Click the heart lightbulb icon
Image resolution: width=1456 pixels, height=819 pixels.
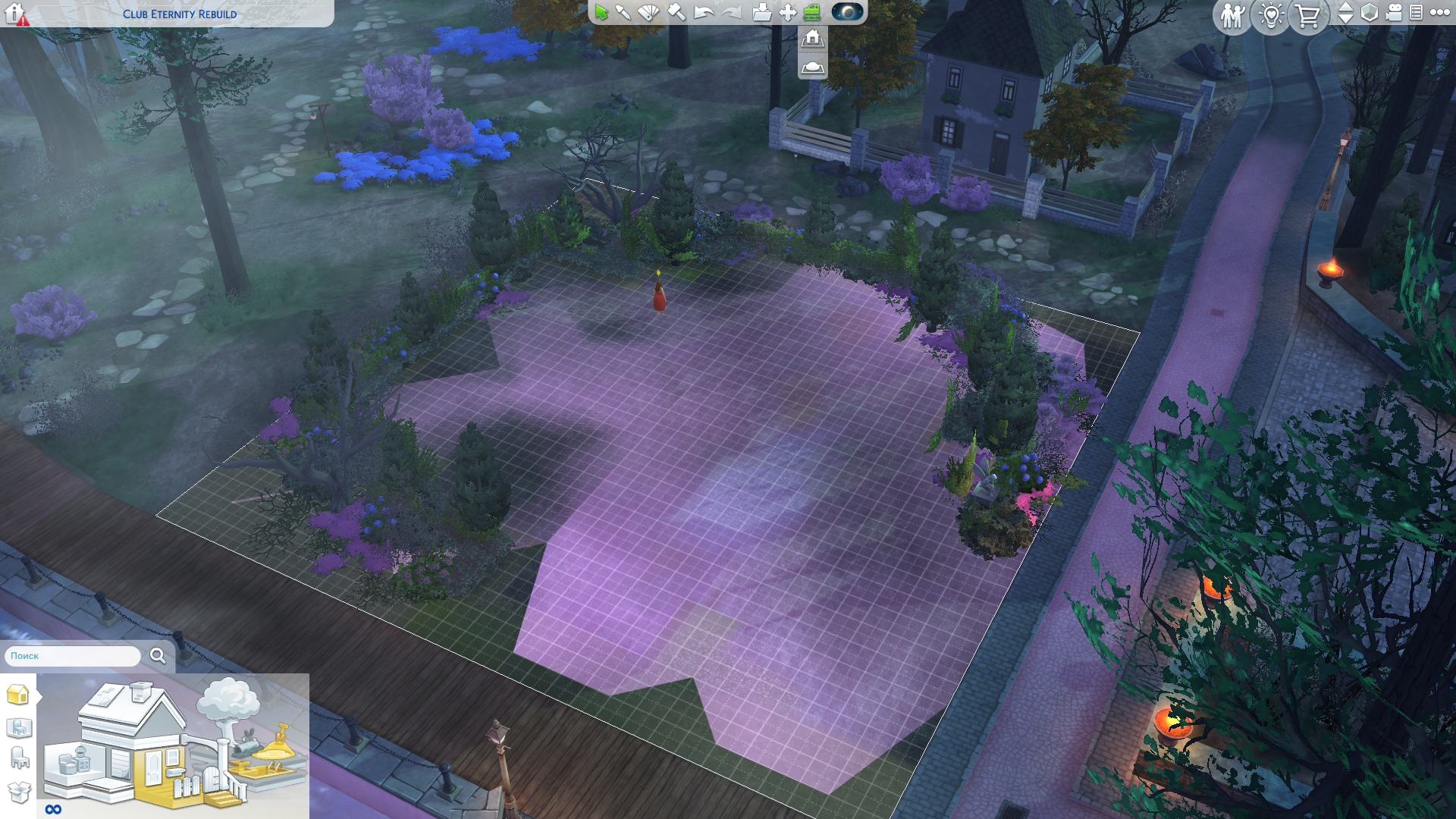1271,15
